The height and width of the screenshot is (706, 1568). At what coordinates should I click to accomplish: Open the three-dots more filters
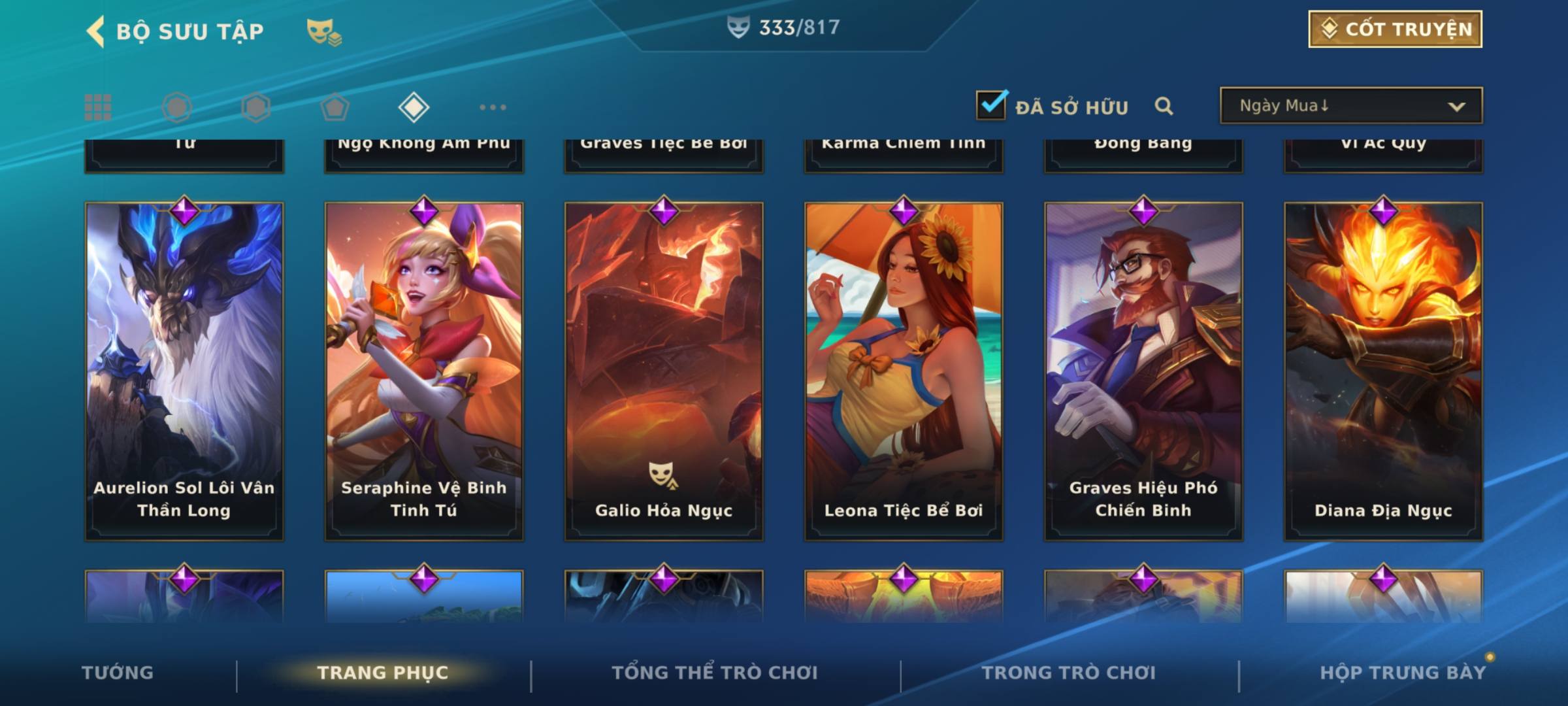[x=493, y=107]
